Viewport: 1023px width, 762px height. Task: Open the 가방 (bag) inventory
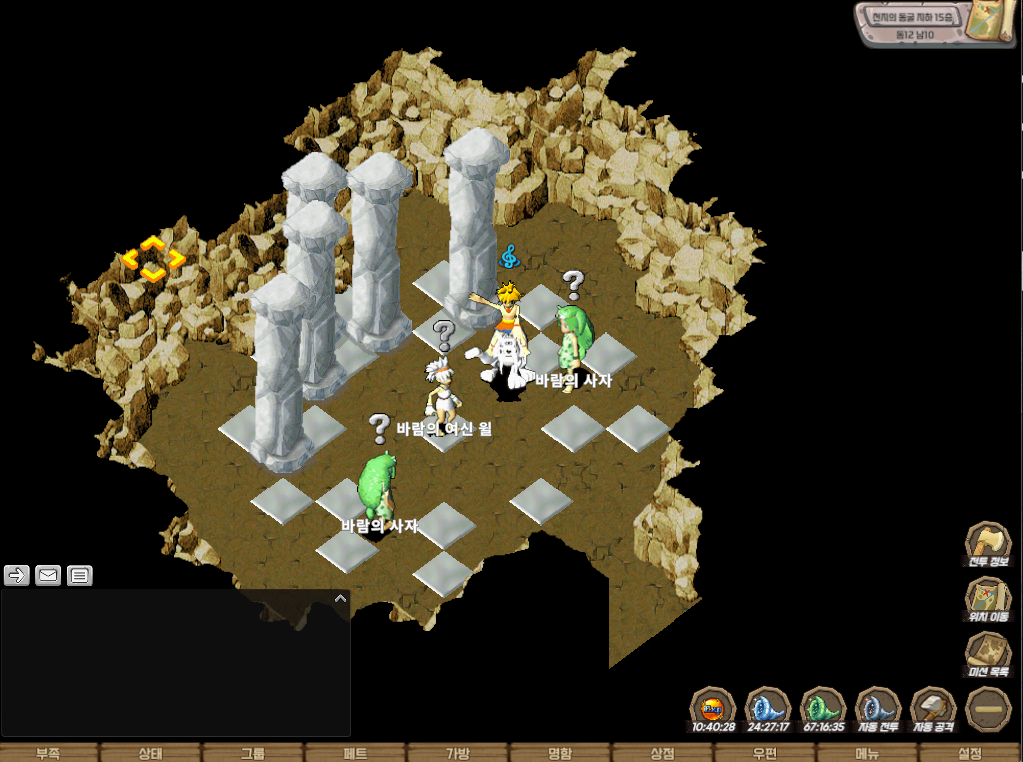pos(458,753)
